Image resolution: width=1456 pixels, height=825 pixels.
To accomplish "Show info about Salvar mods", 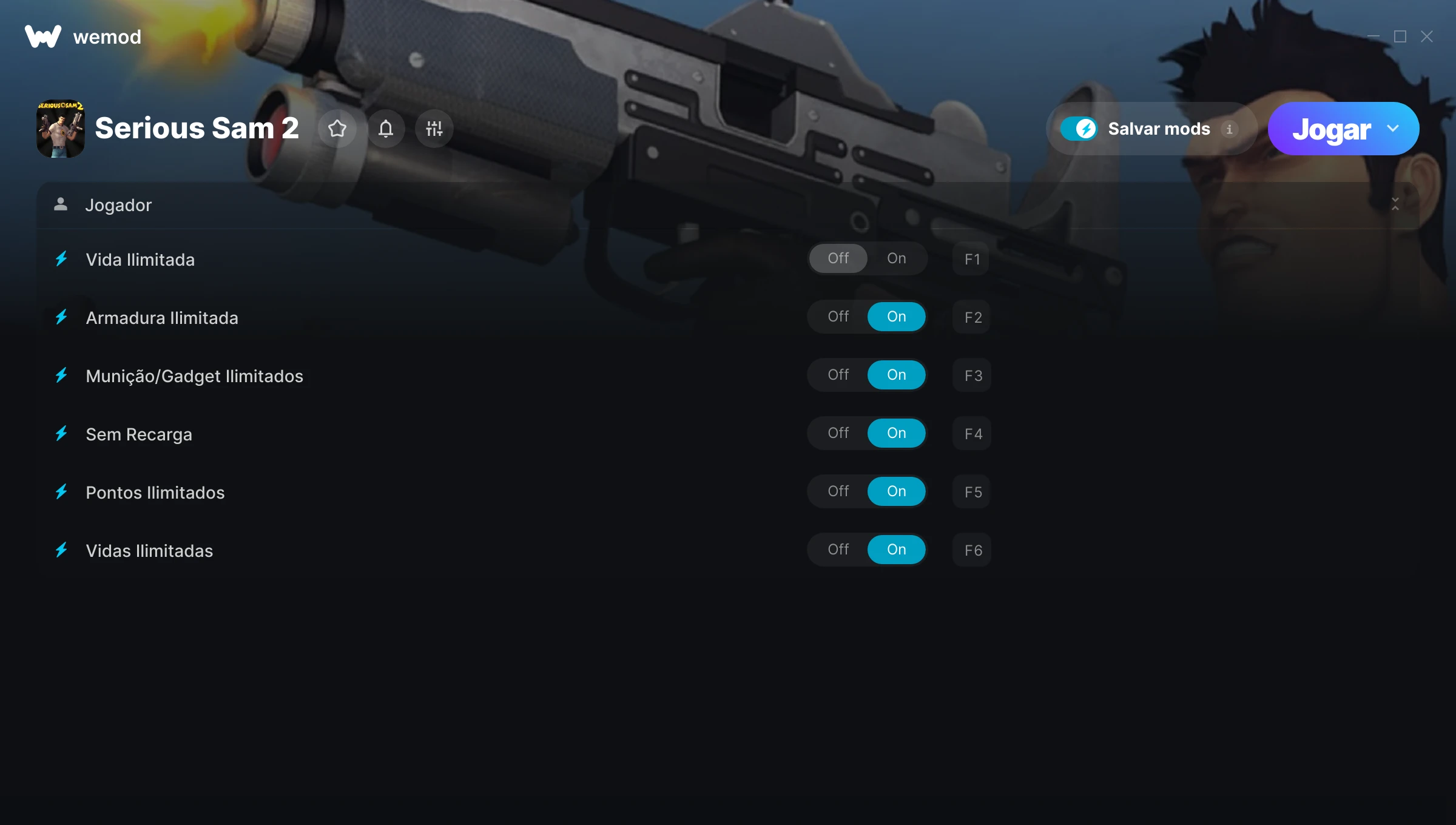I will (x=1230, y=129).
